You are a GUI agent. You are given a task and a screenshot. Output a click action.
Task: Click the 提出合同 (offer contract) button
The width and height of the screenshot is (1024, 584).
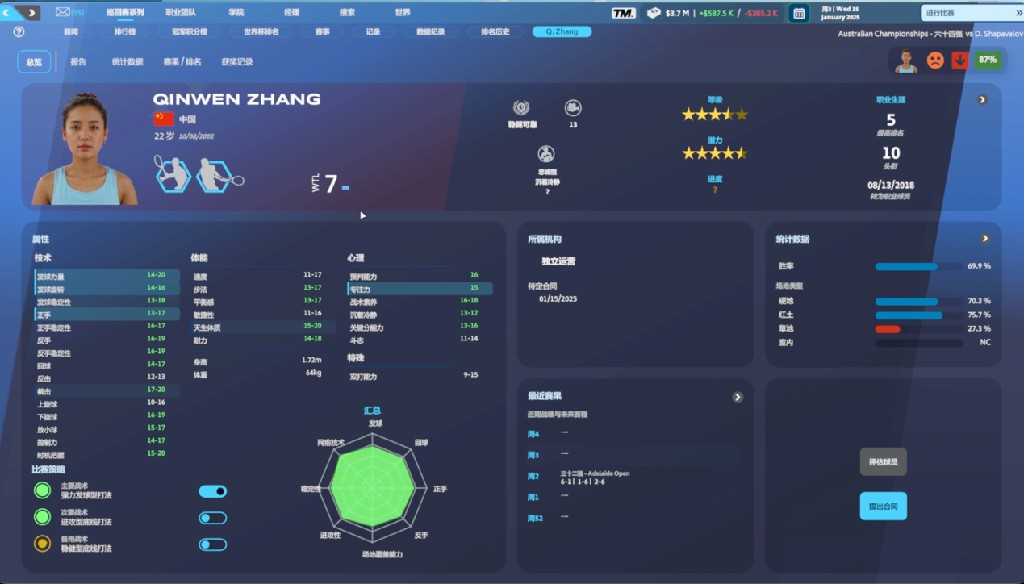pos(883,506)
